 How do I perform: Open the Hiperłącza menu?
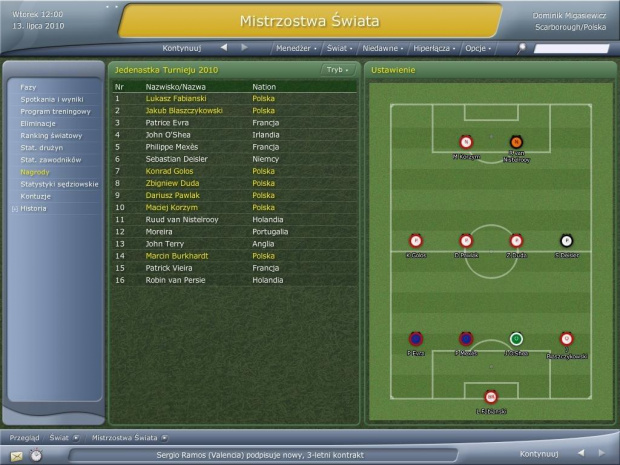pos(432,47)
